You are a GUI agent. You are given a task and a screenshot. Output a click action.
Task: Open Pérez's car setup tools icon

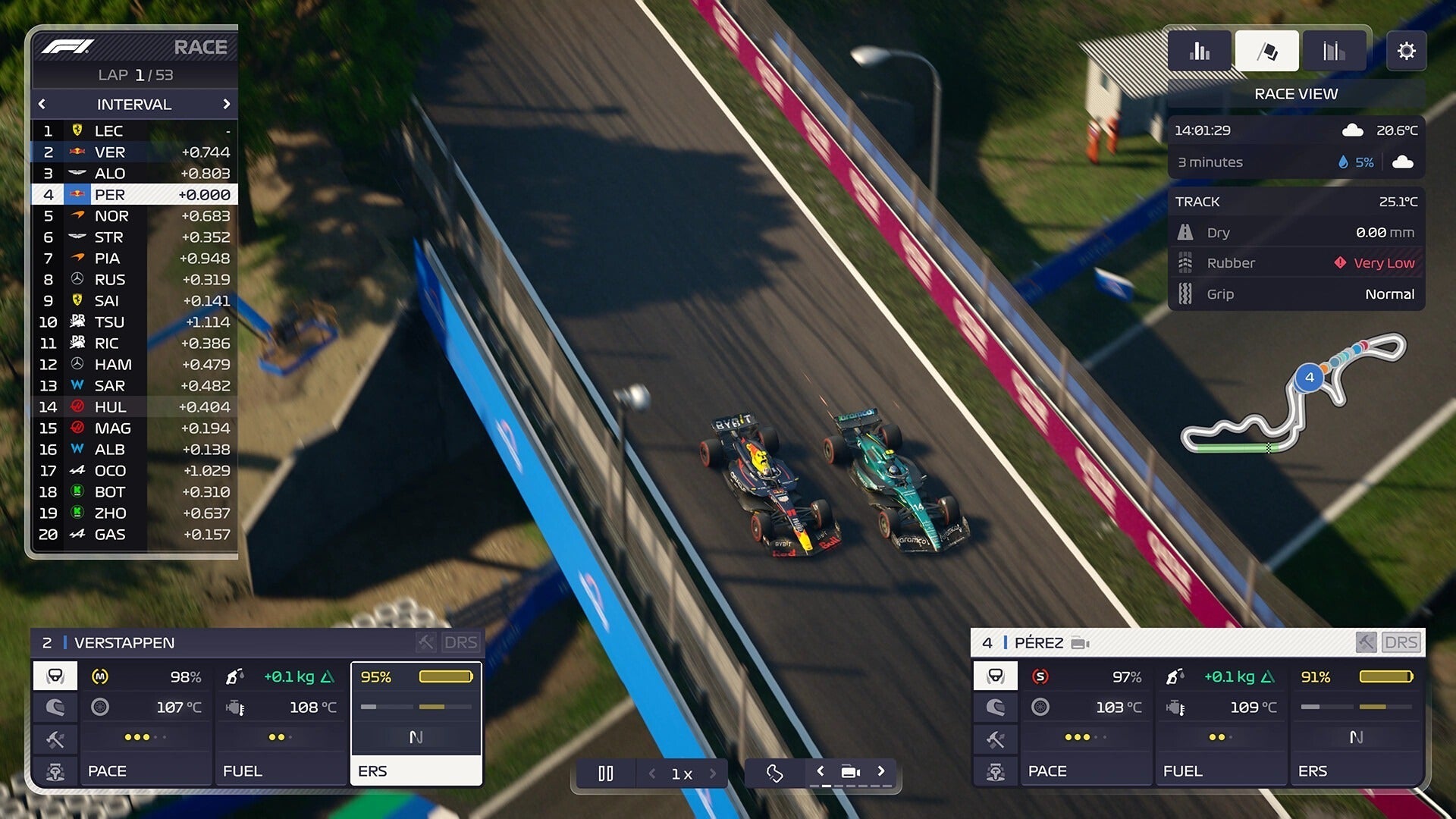point(996,739)
